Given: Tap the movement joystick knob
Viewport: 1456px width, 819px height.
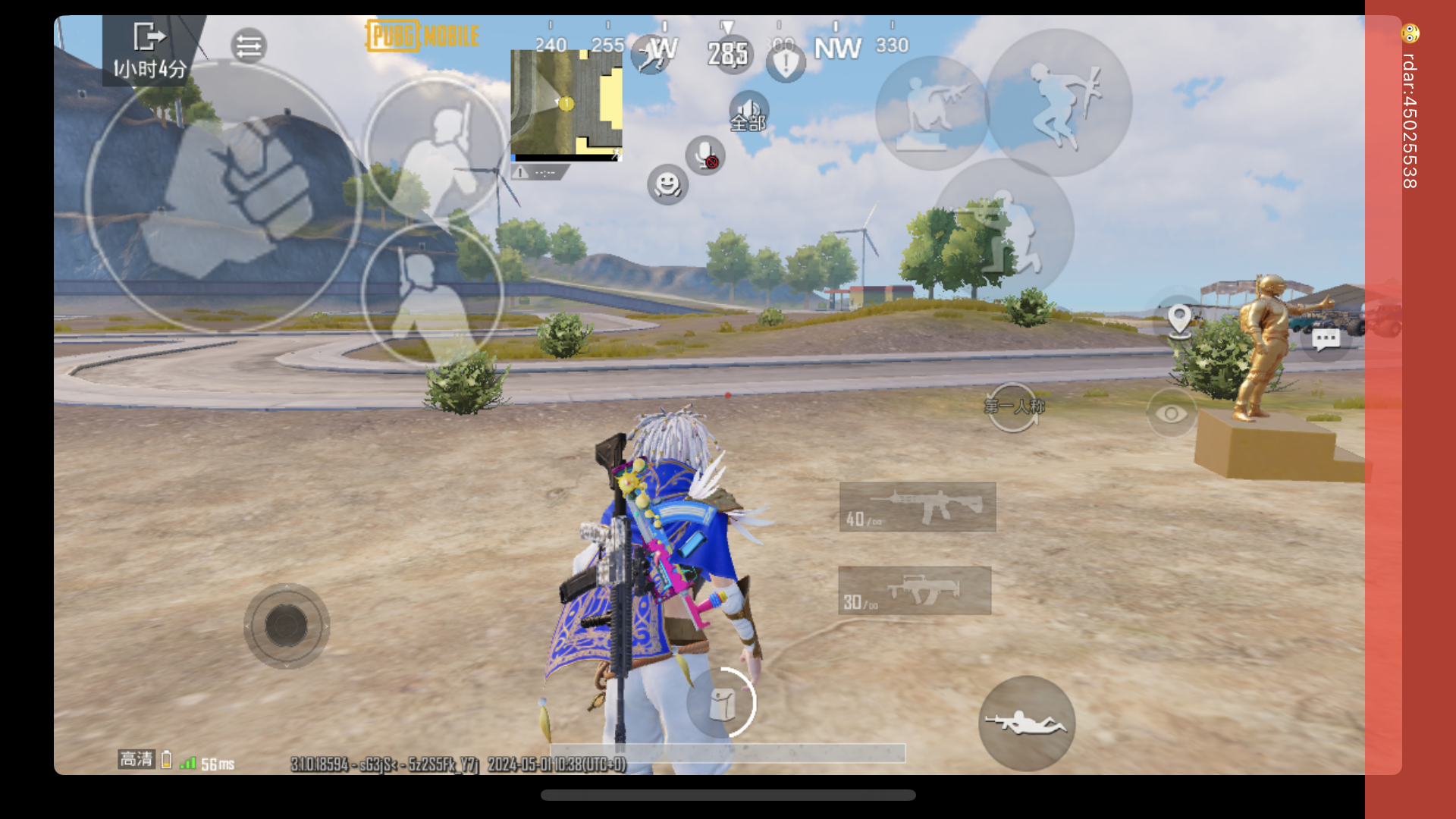Looking at the screenshot, I should click(x=287, y=626).
